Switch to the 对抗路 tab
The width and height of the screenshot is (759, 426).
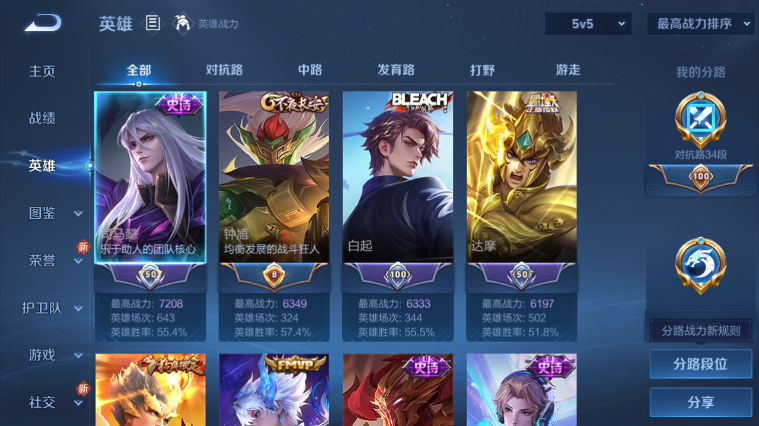(x=225, y=70)
